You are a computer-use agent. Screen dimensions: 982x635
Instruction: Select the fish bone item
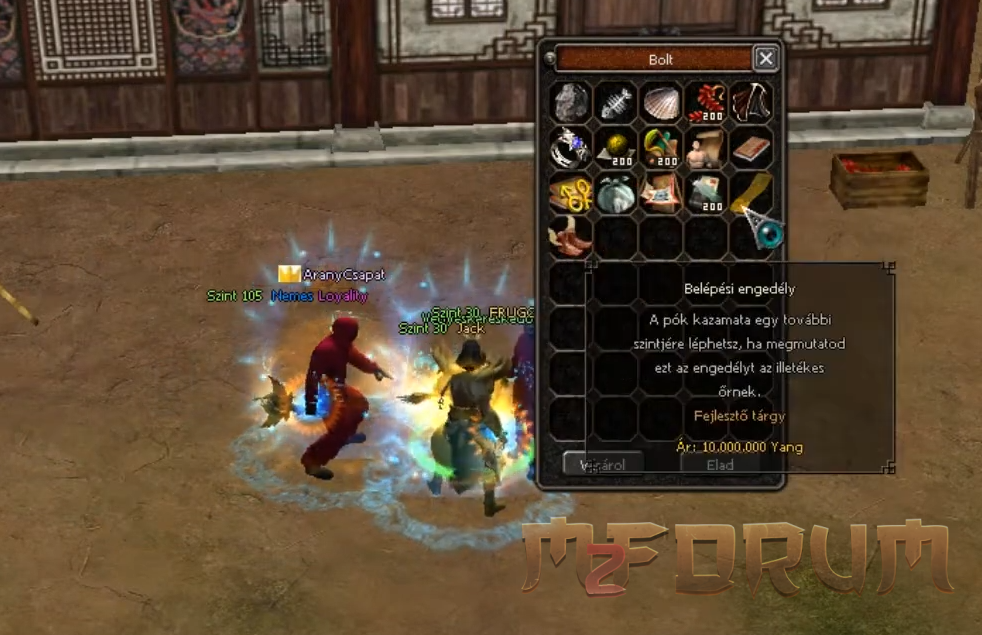616,103
